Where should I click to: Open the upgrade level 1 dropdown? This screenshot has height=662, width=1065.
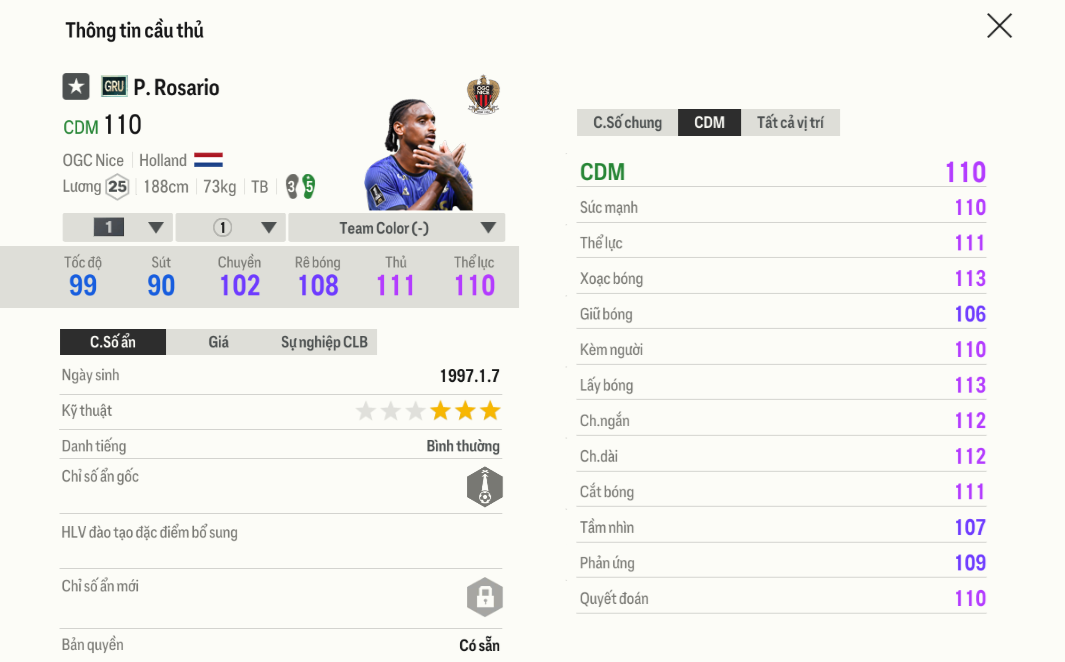118,228
